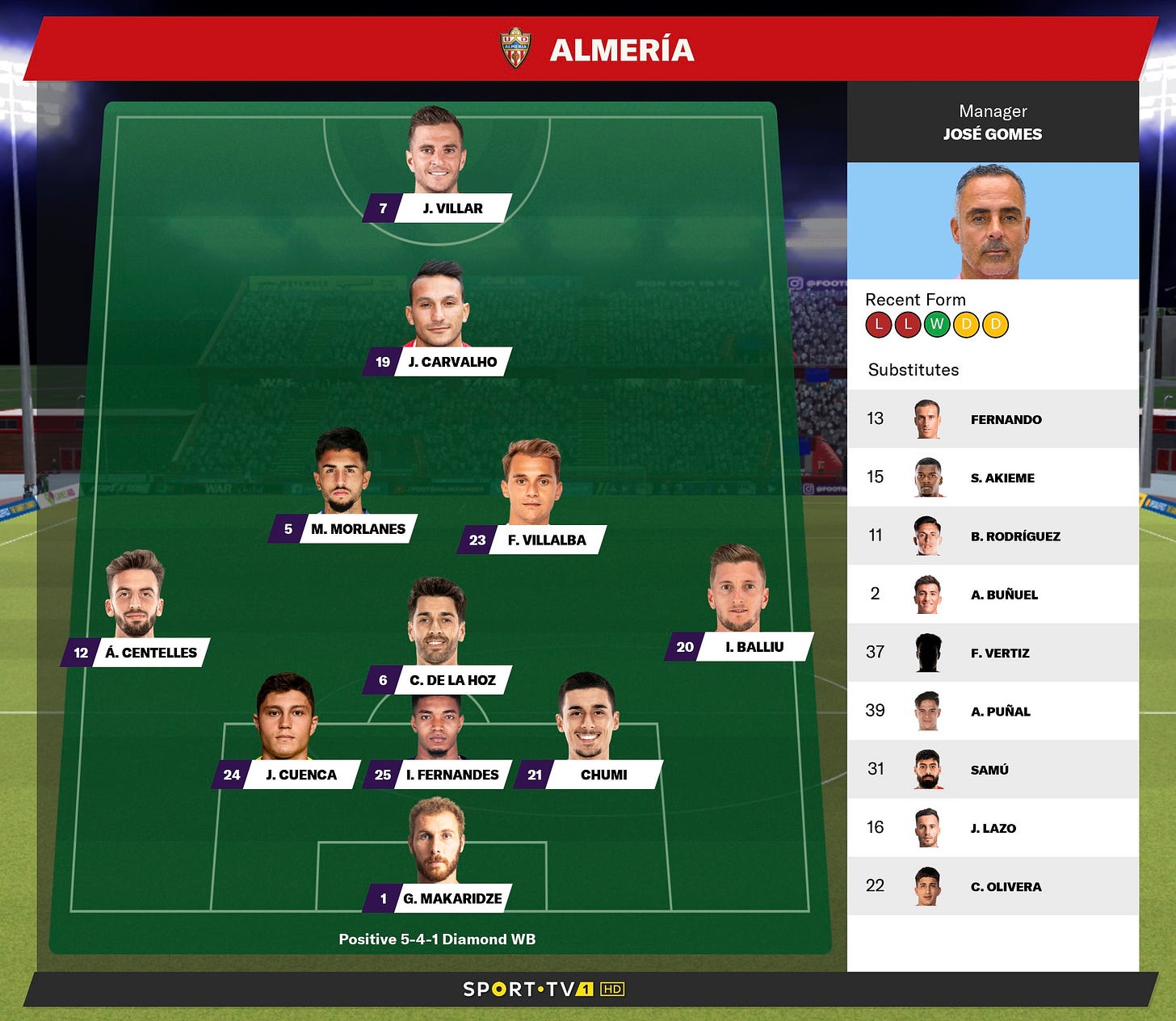Select manager José Gomes's name
The width and height of the screenshot is (1176, 1021).
pyautogui.click(x=992, y=134)
